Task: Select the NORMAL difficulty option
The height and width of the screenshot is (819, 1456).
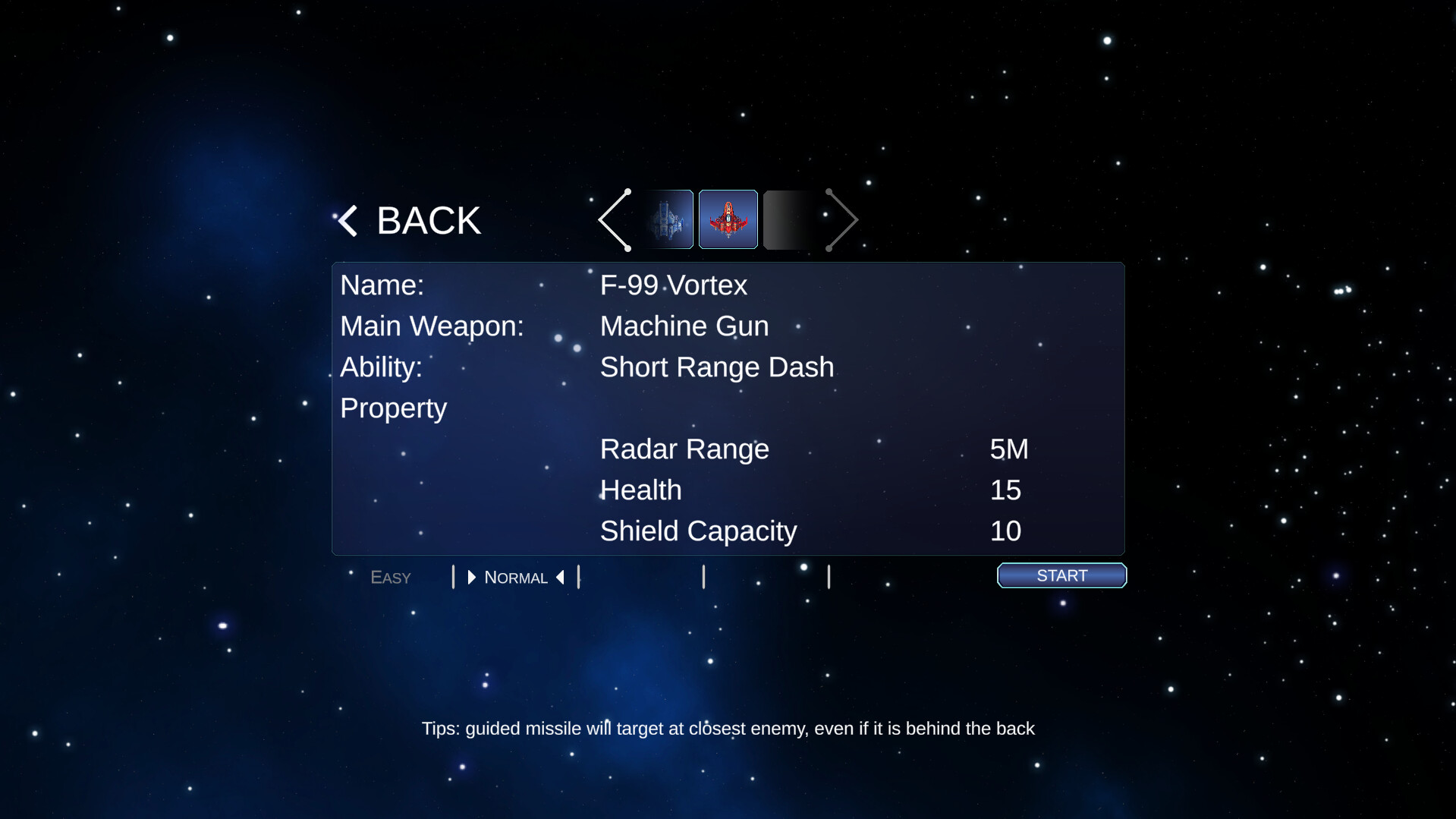Action: point(516,577)
